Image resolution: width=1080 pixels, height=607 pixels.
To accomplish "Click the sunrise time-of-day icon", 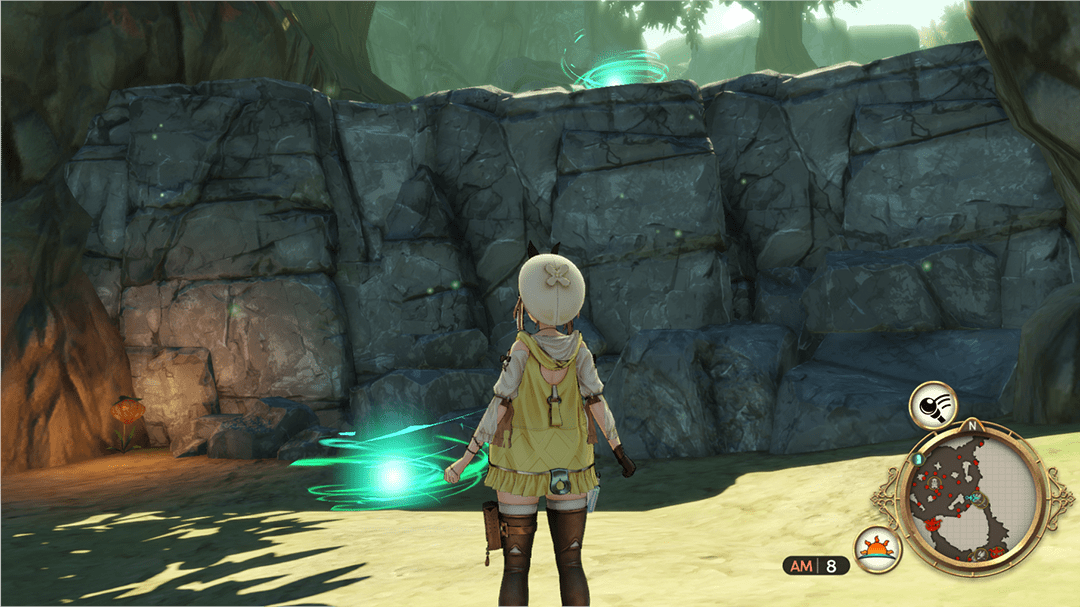I will tap(878, 549).
